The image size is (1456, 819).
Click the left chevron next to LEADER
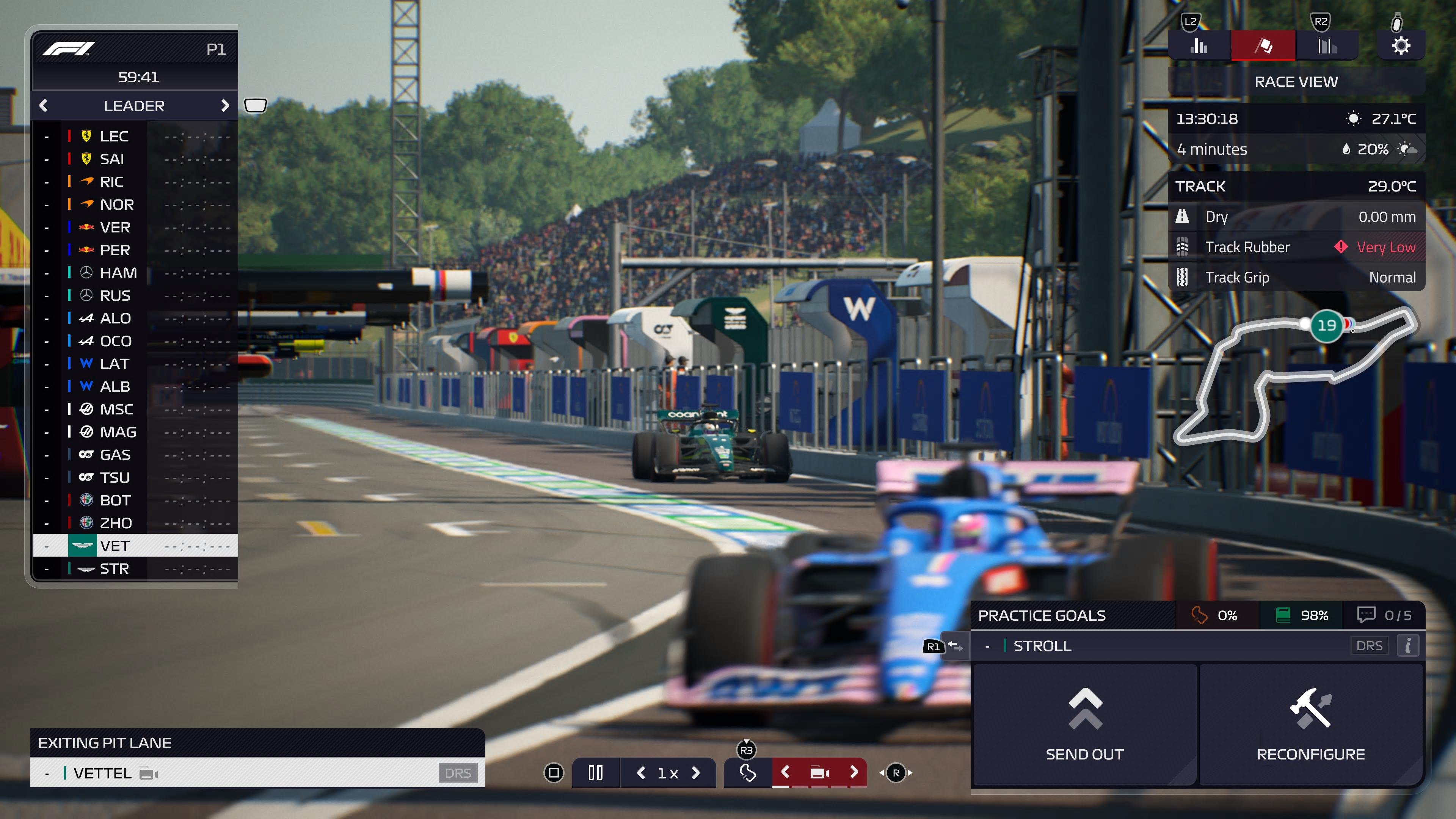[x=44, y=106]
